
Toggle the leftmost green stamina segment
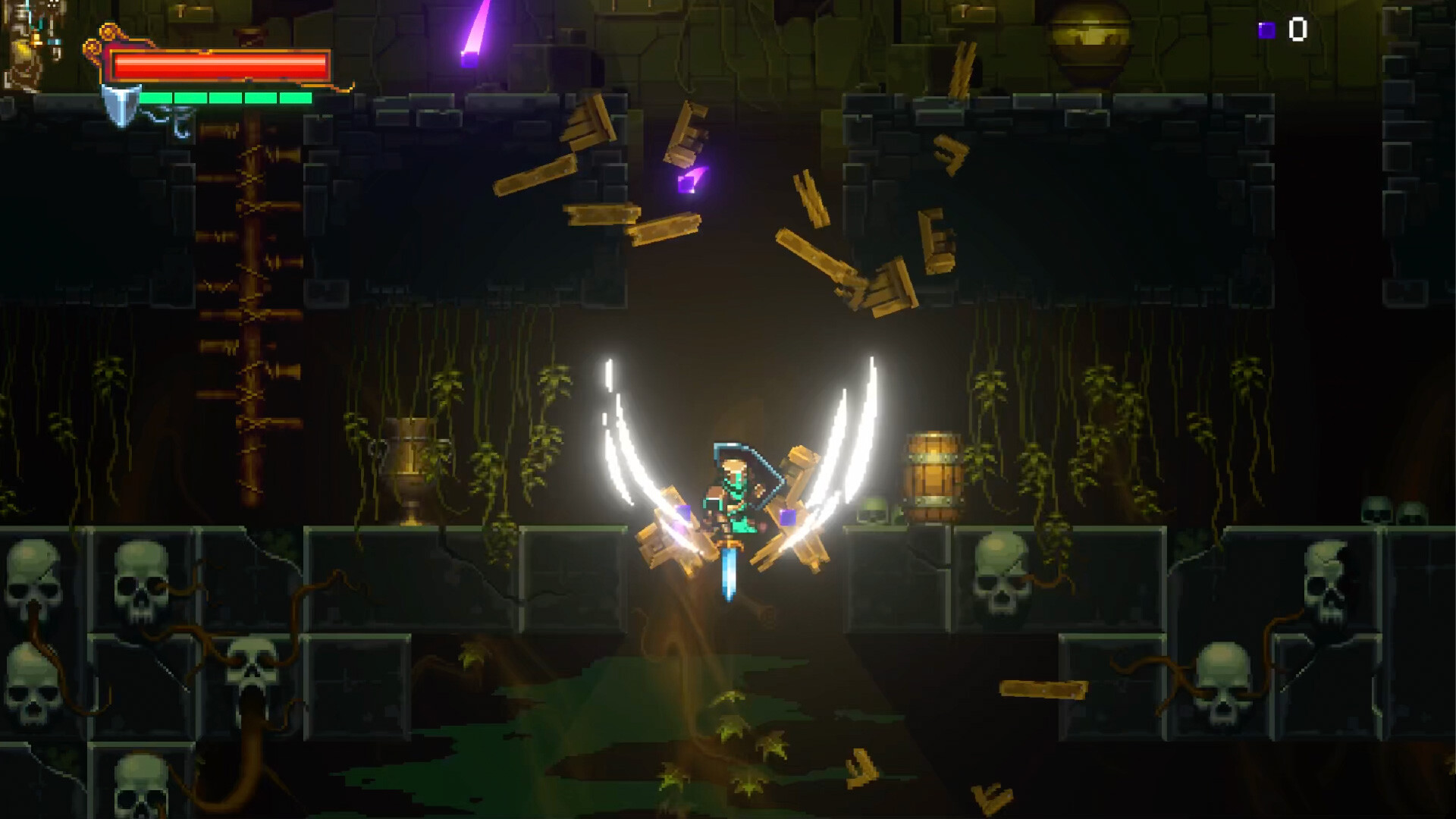[x=155, y=97]
